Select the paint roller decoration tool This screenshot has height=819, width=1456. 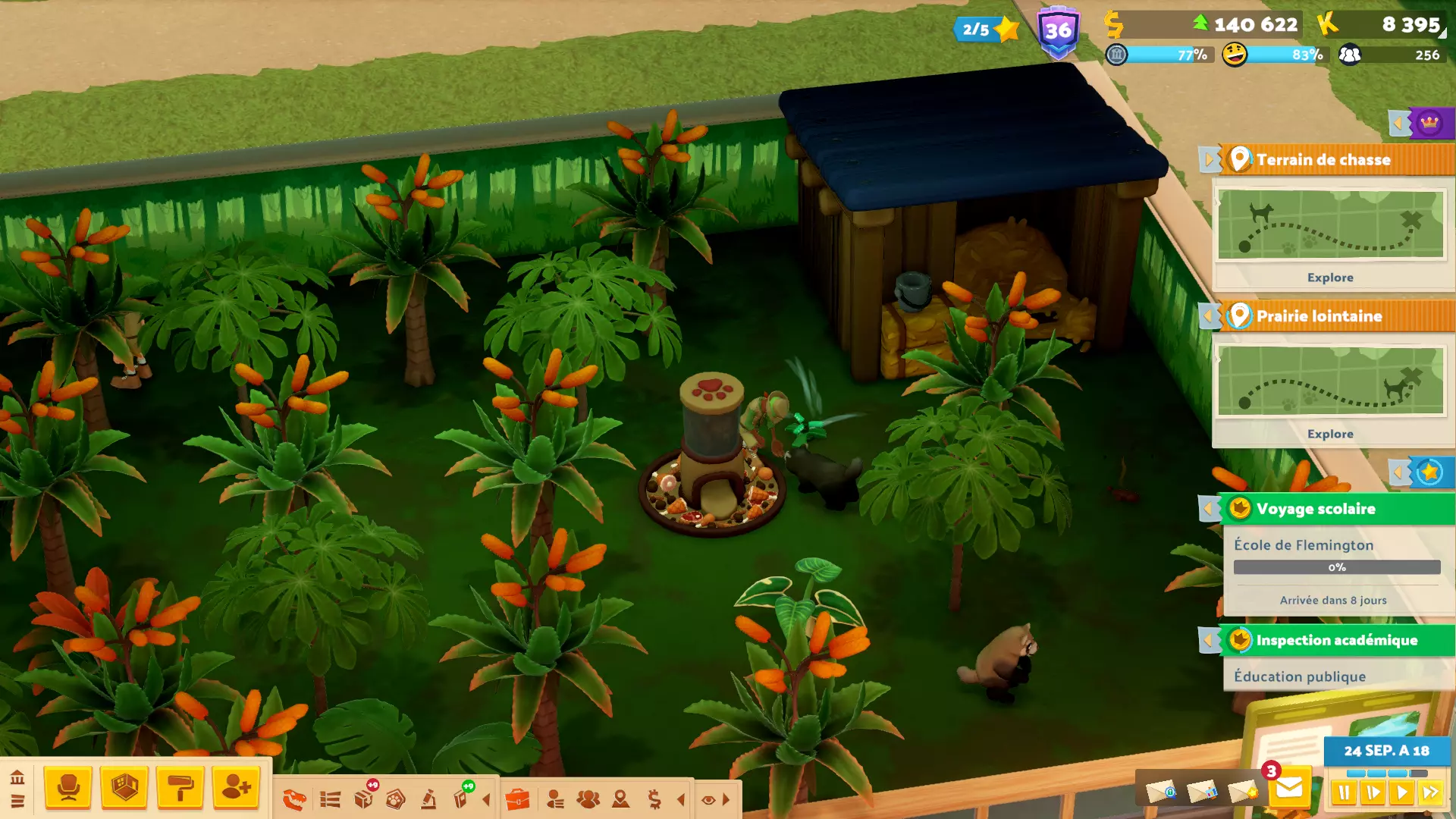point(180,787)
